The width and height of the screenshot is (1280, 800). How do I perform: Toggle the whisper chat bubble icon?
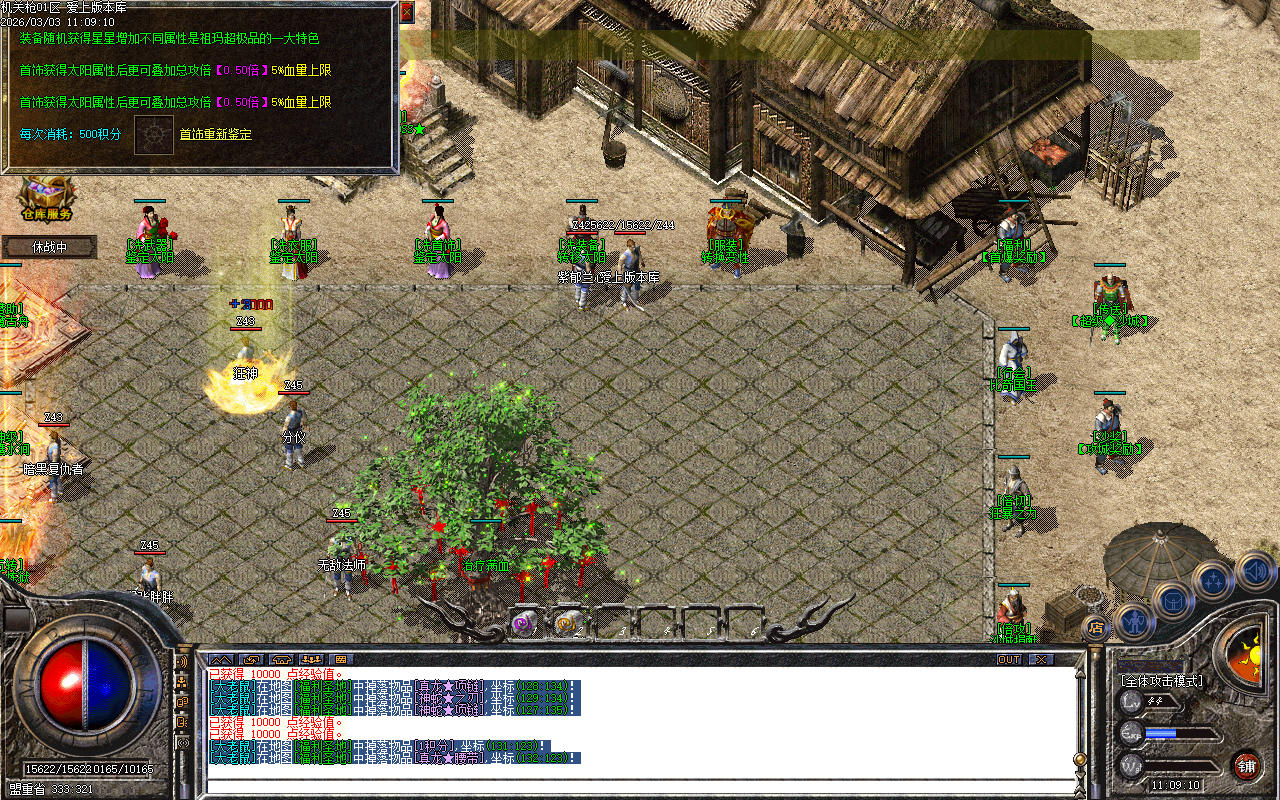[181, 702]
